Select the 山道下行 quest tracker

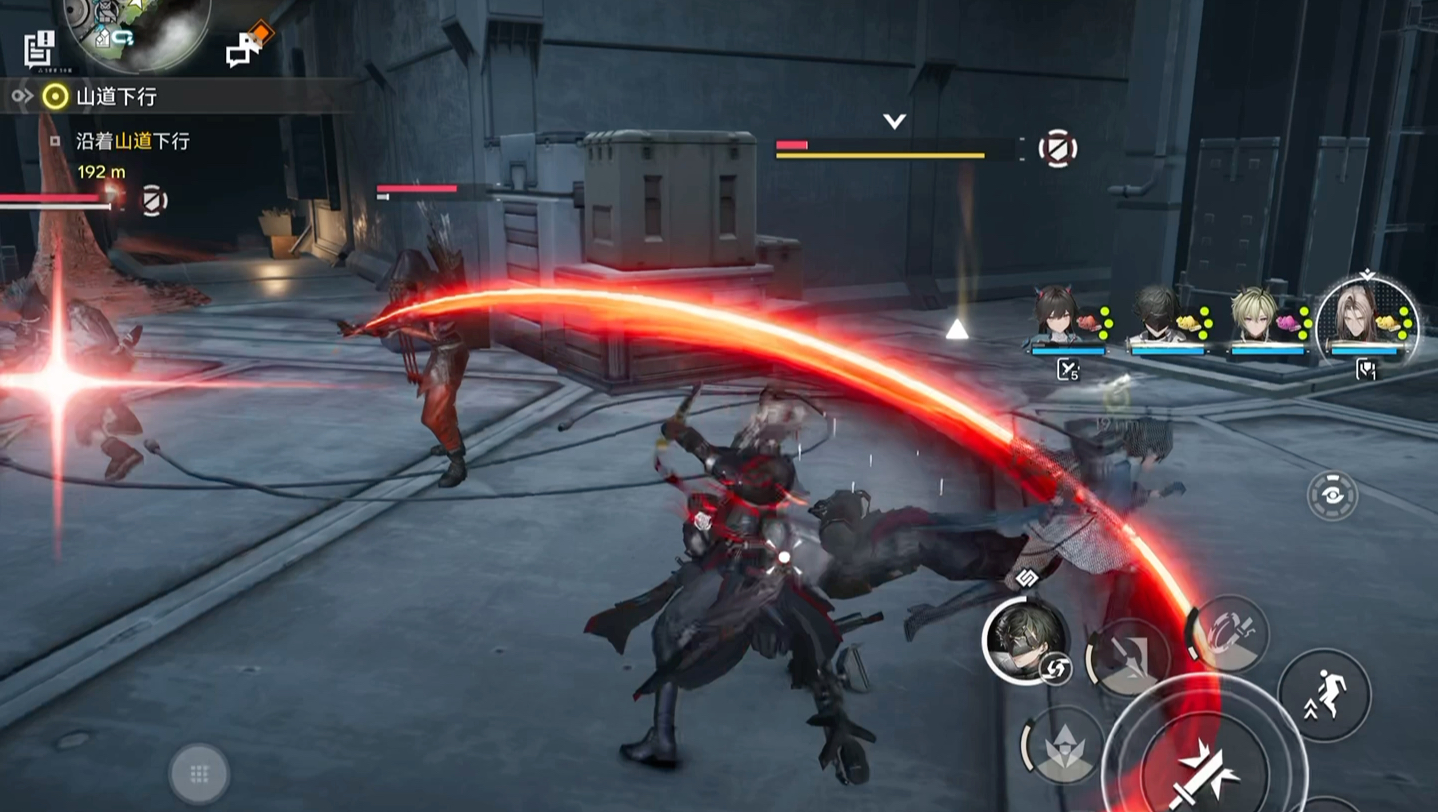(115, 96)
